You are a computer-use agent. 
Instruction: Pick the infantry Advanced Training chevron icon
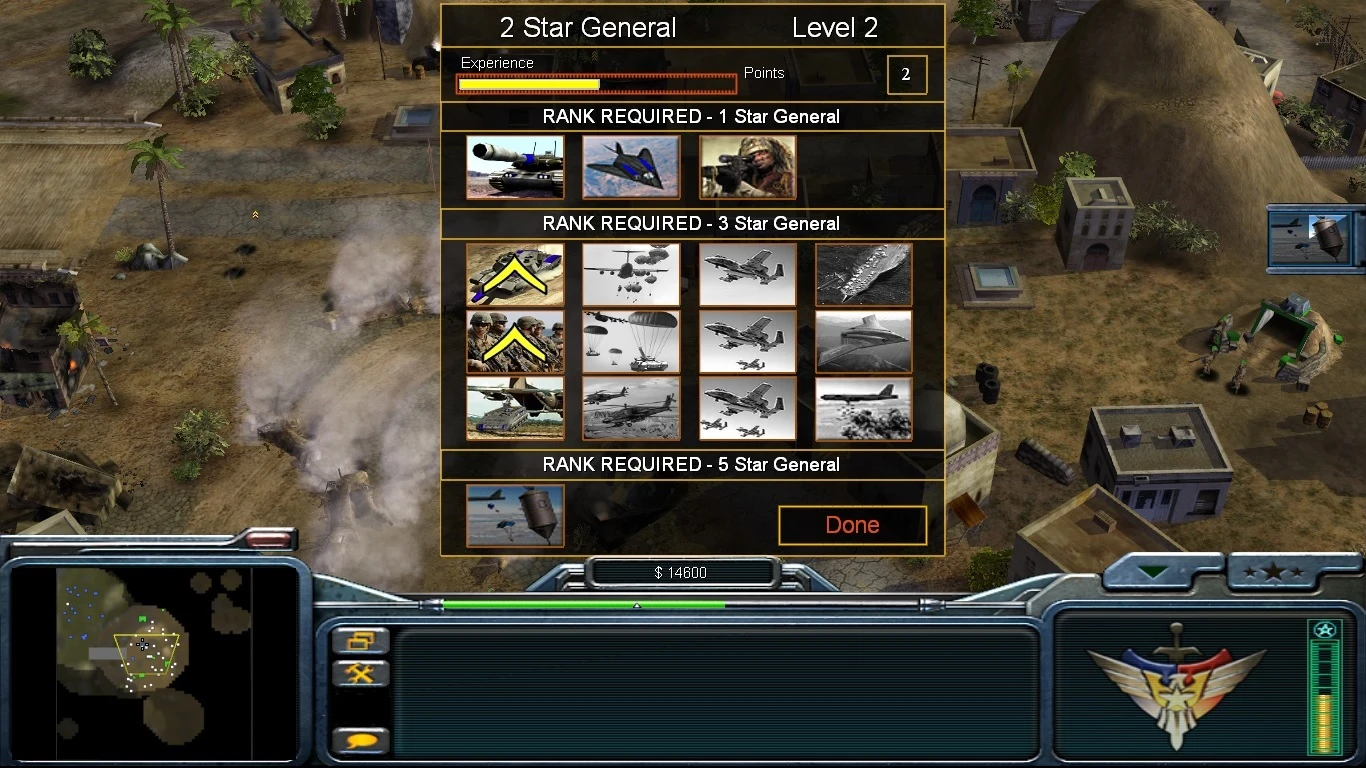pos(513,341)
